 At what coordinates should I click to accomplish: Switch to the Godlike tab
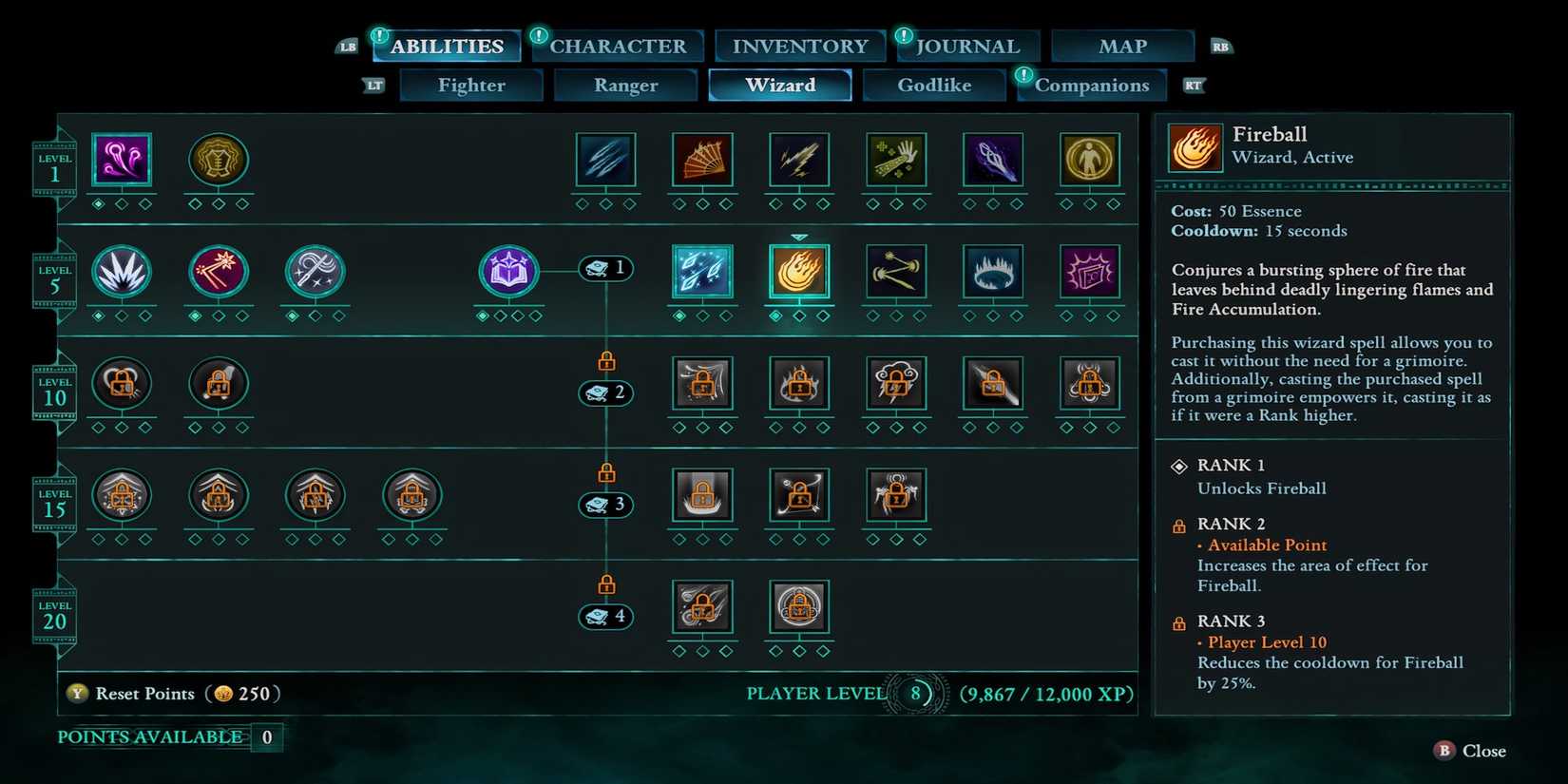coord(934,85)
